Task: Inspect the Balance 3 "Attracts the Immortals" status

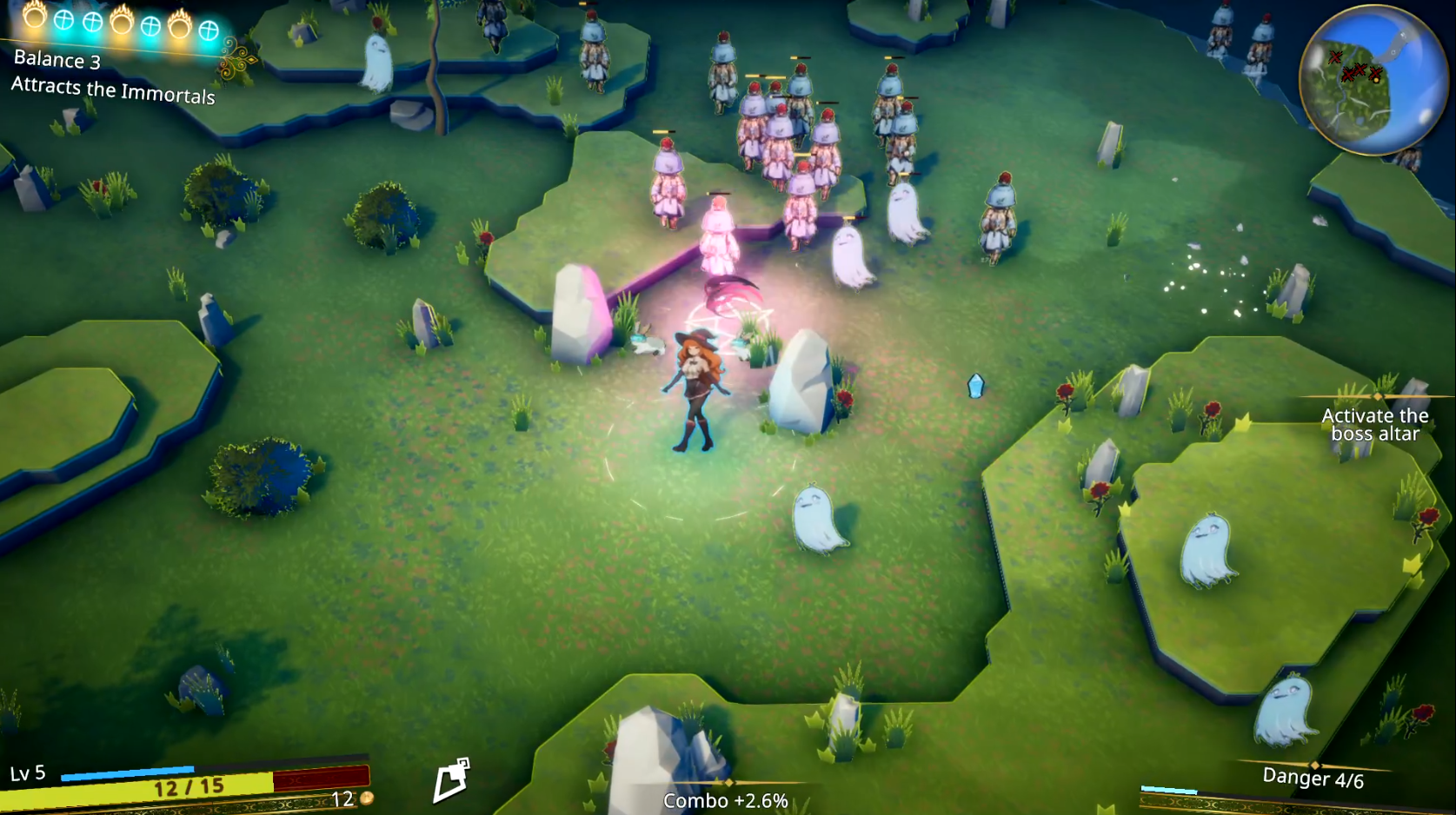Action: (112, 76)
